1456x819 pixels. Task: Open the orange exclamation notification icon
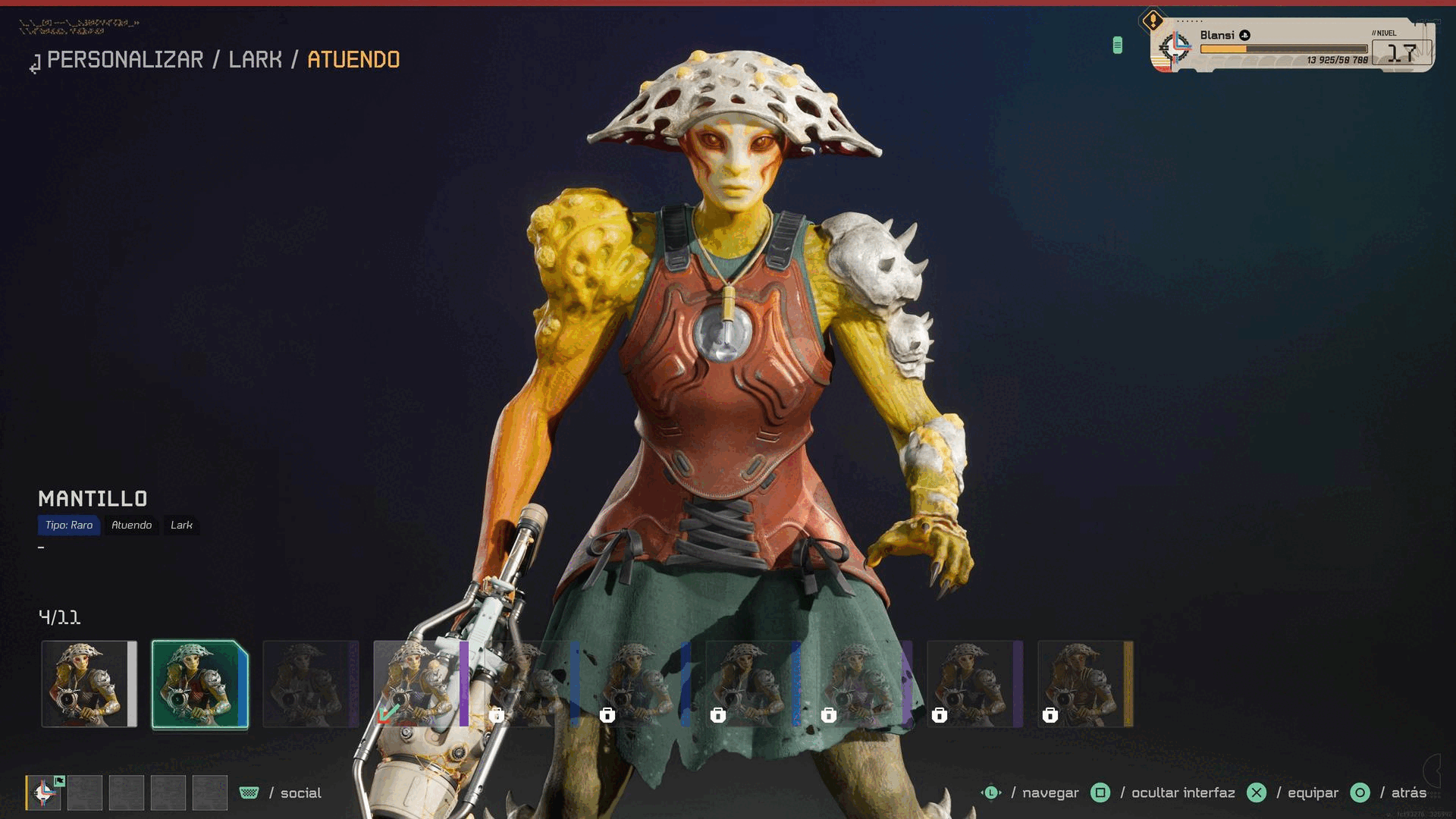[x=1153, y=20]
